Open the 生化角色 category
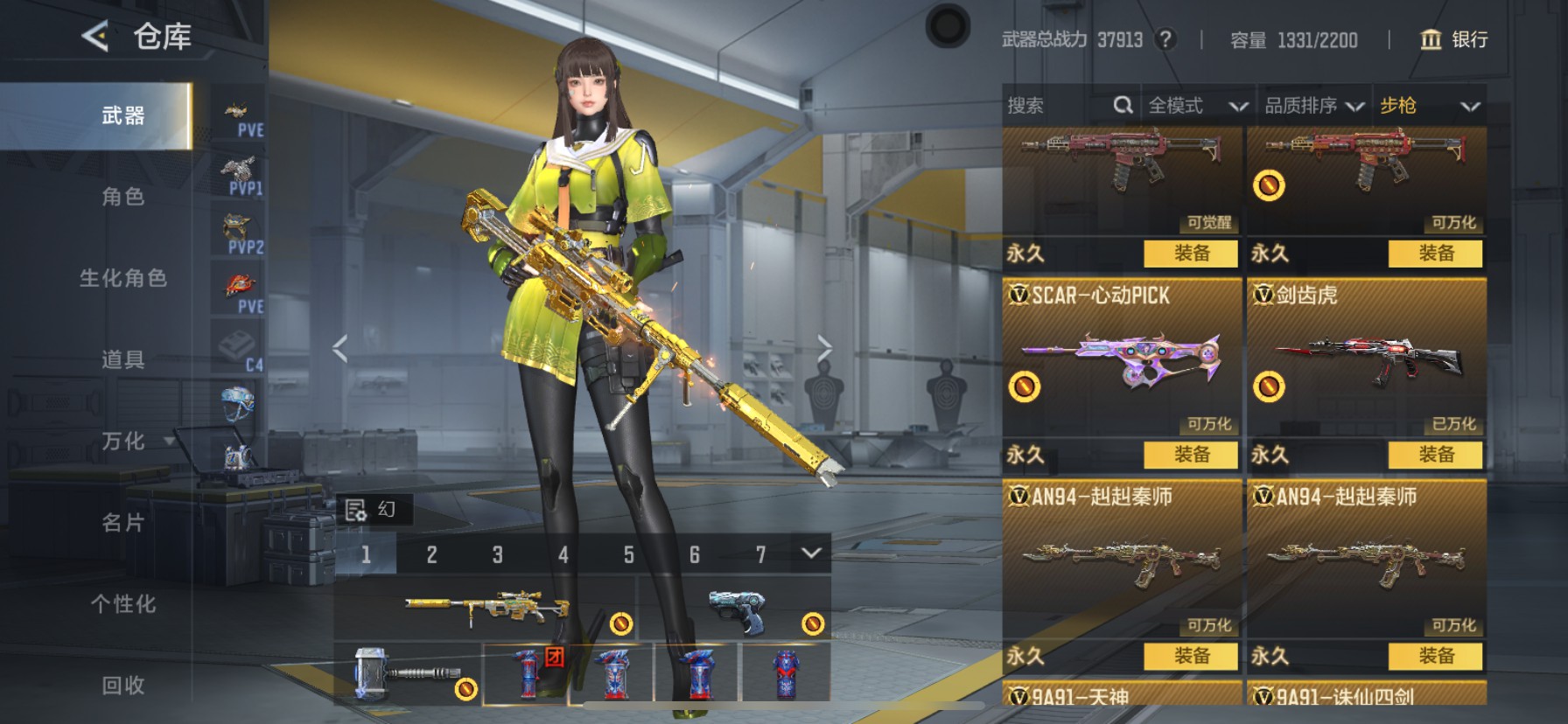 [x=123, y=278]
